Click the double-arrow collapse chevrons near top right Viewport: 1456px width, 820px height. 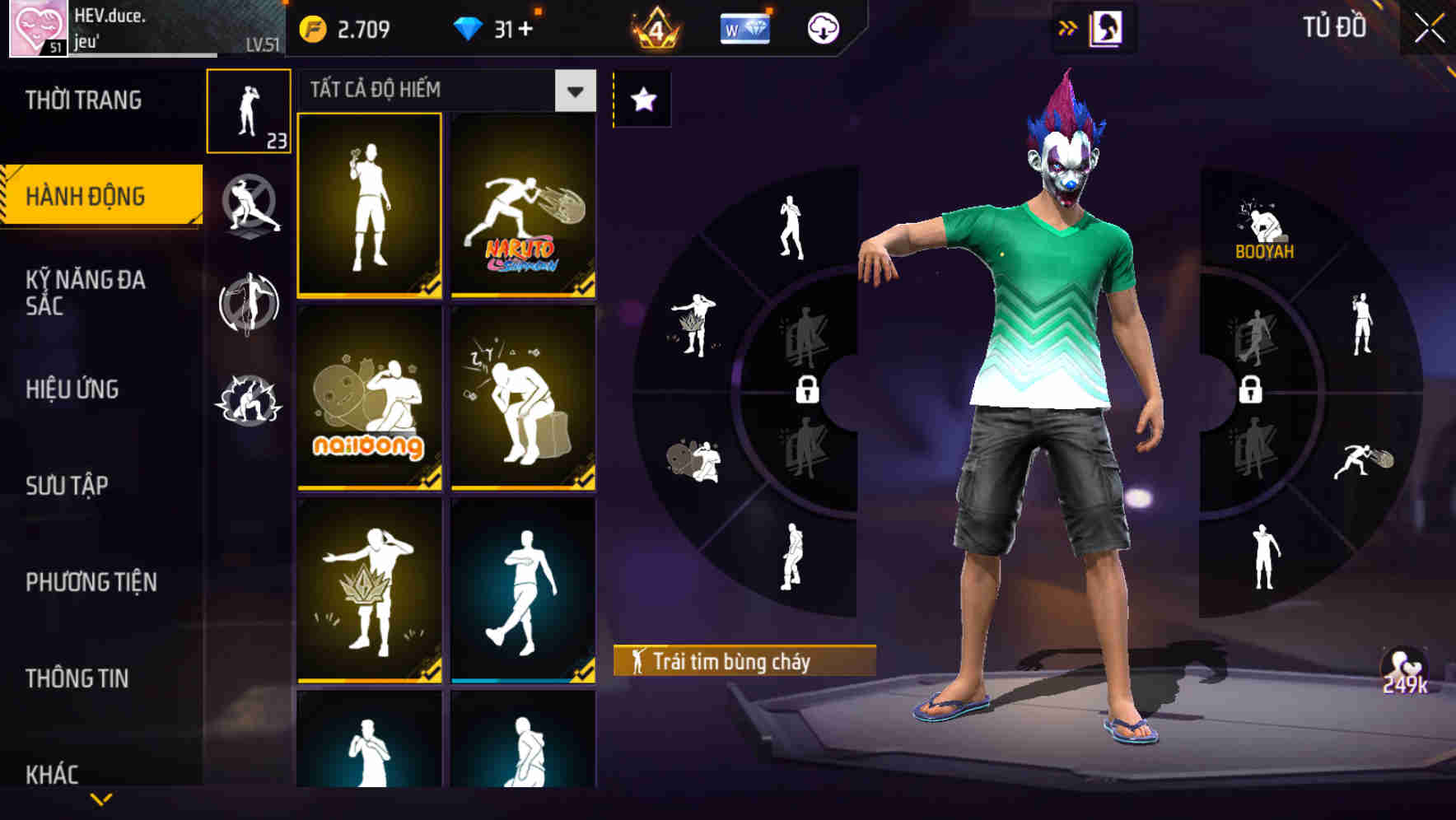pyautogui.click(x=1068, y=26)
